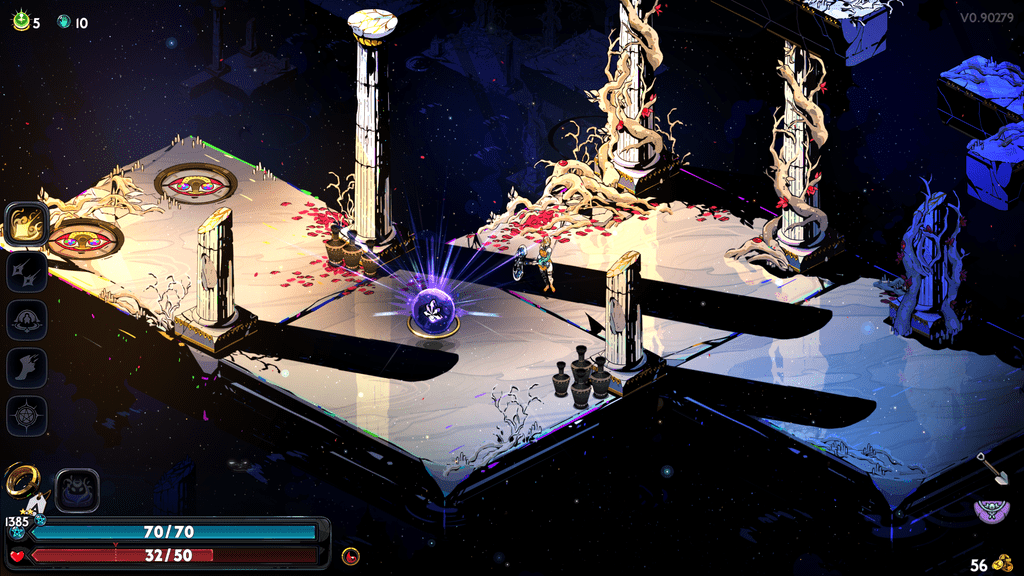1024x576 pixels.
Task: Select the empty Cast boon slot
Action: (27, 320)
